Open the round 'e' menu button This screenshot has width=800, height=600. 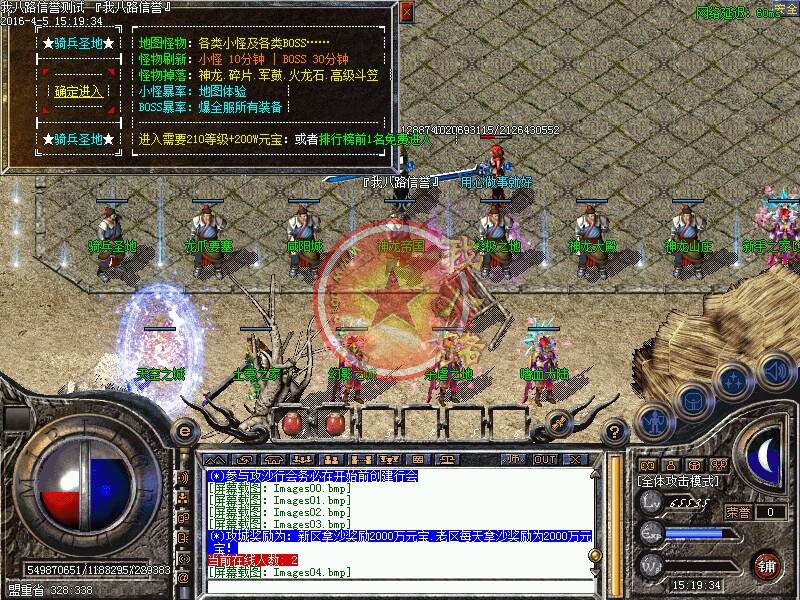(183, 431)
